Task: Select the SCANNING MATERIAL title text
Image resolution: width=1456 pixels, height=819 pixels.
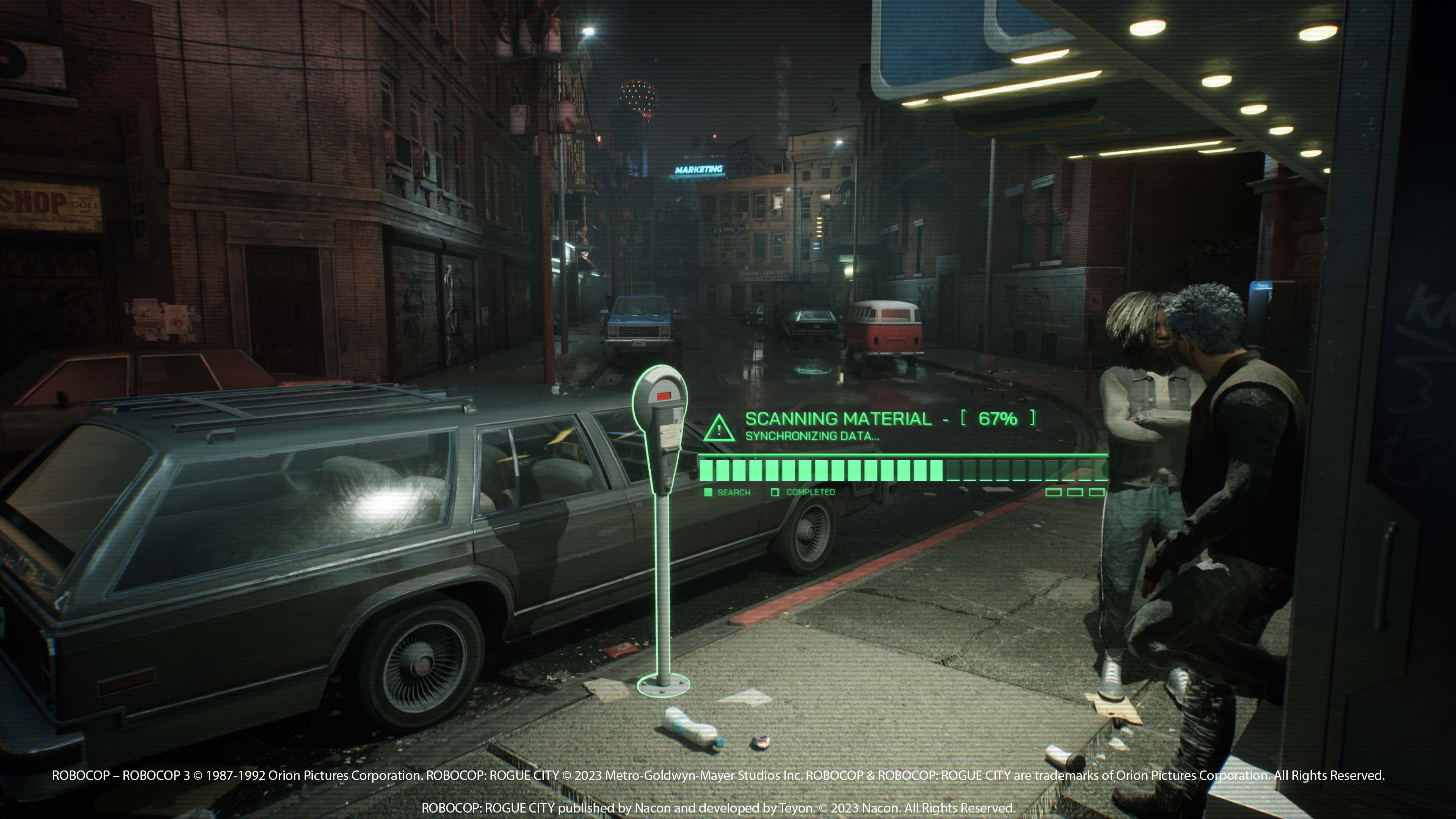Action: point(836,419)
